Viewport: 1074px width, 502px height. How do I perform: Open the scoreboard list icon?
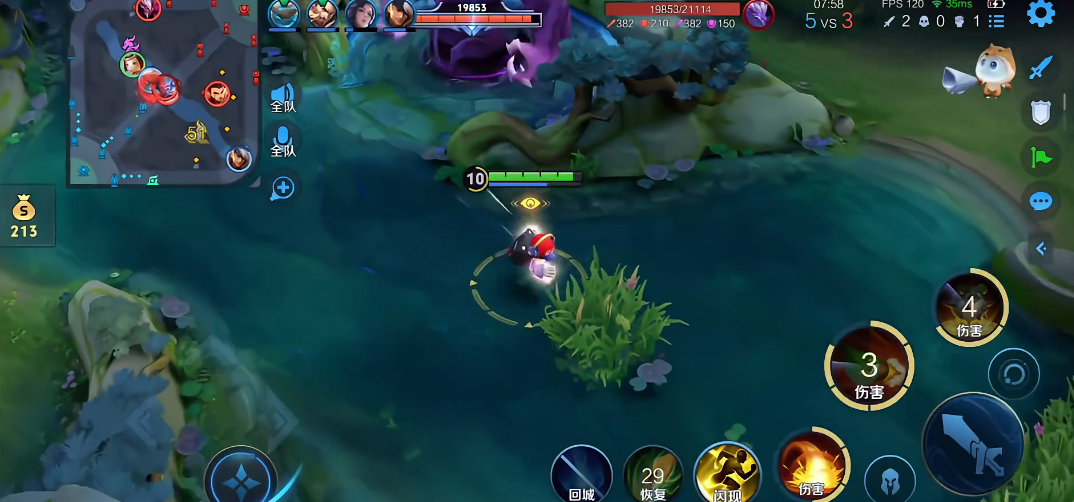coord(996,21)
